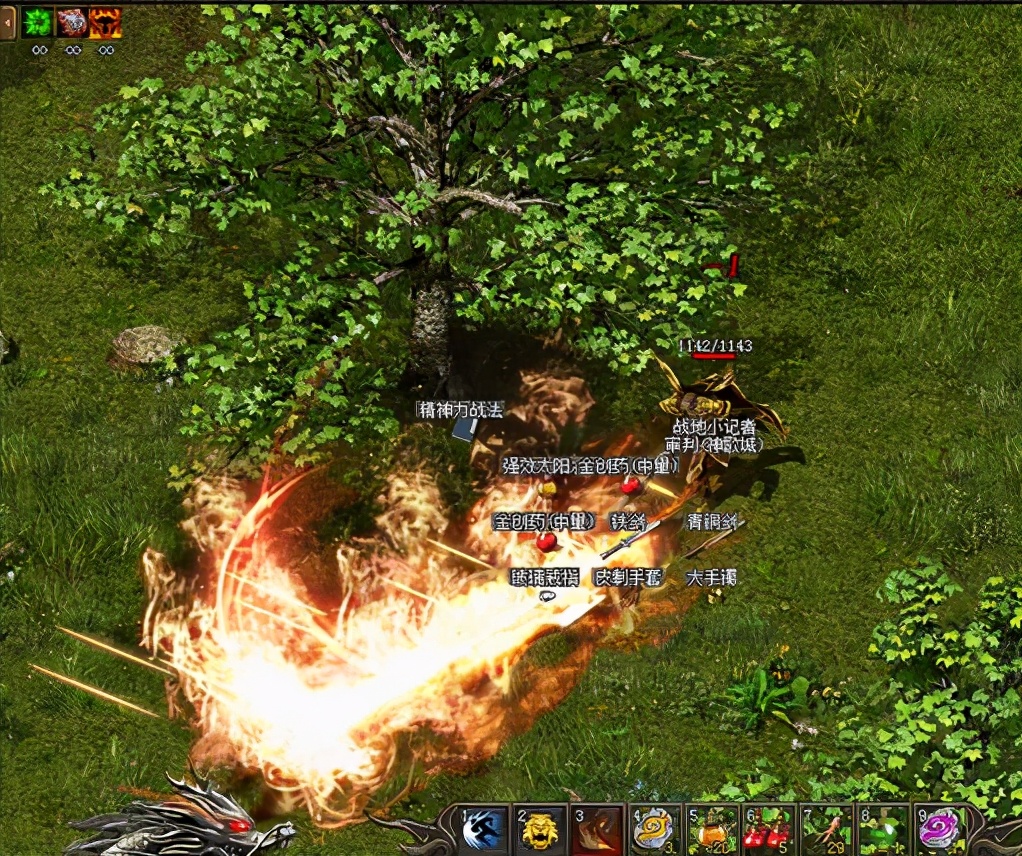Activate the blue running figure skill
Screen dimensions: 1022x856
(486, 830)
